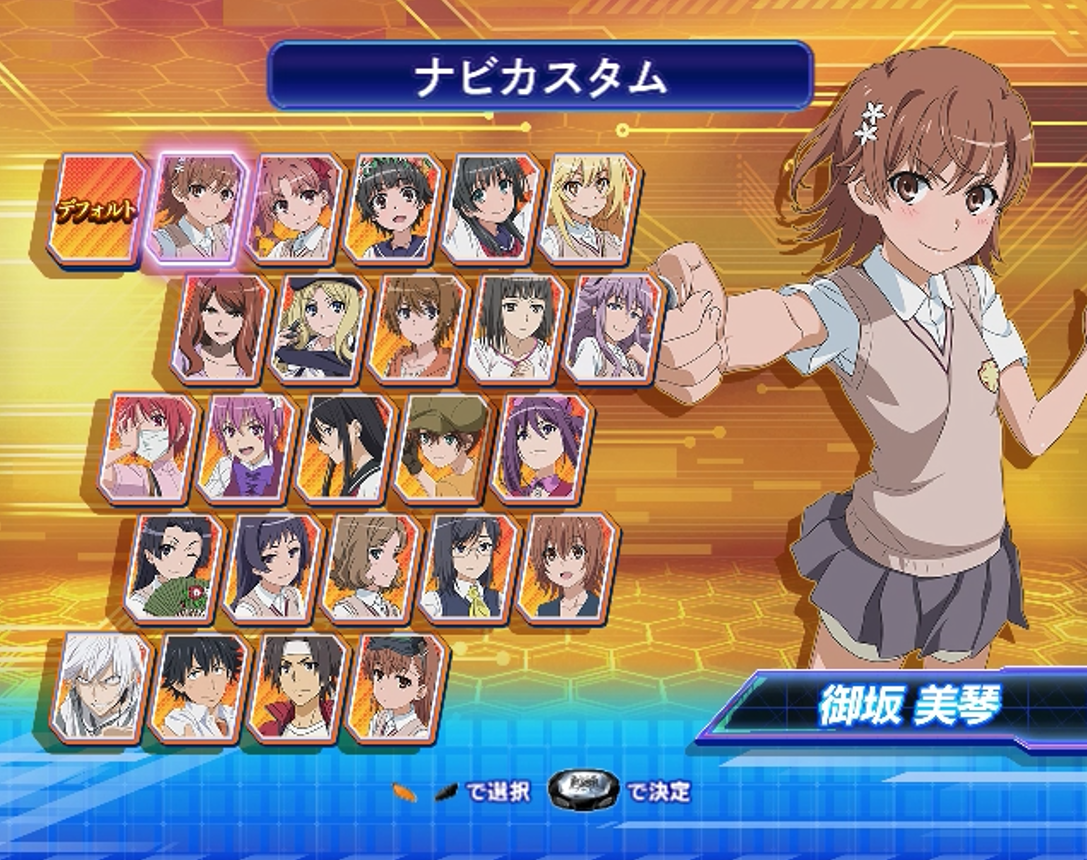Pick the woman with wavy auburn hair
The height and width of the screenshot is (860, 1087).
(223, 328)
